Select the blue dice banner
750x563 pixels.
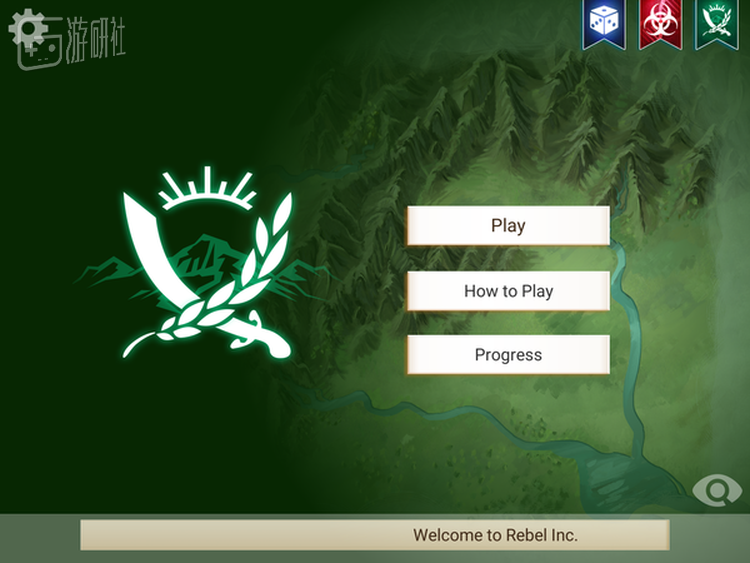coord(604,24)
